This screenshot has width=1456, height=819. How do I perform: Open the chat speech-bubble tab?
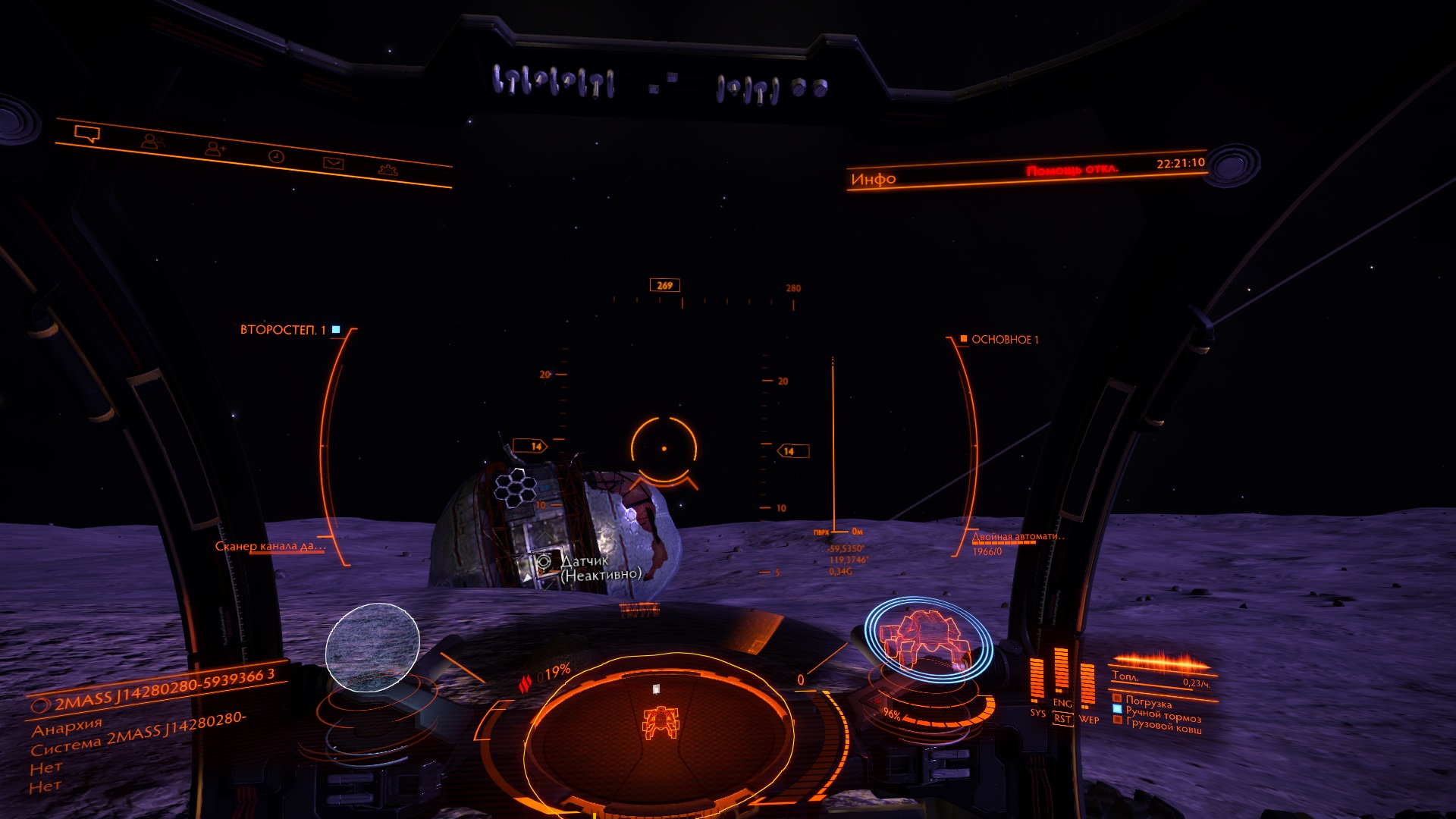(x=87, y=134)
